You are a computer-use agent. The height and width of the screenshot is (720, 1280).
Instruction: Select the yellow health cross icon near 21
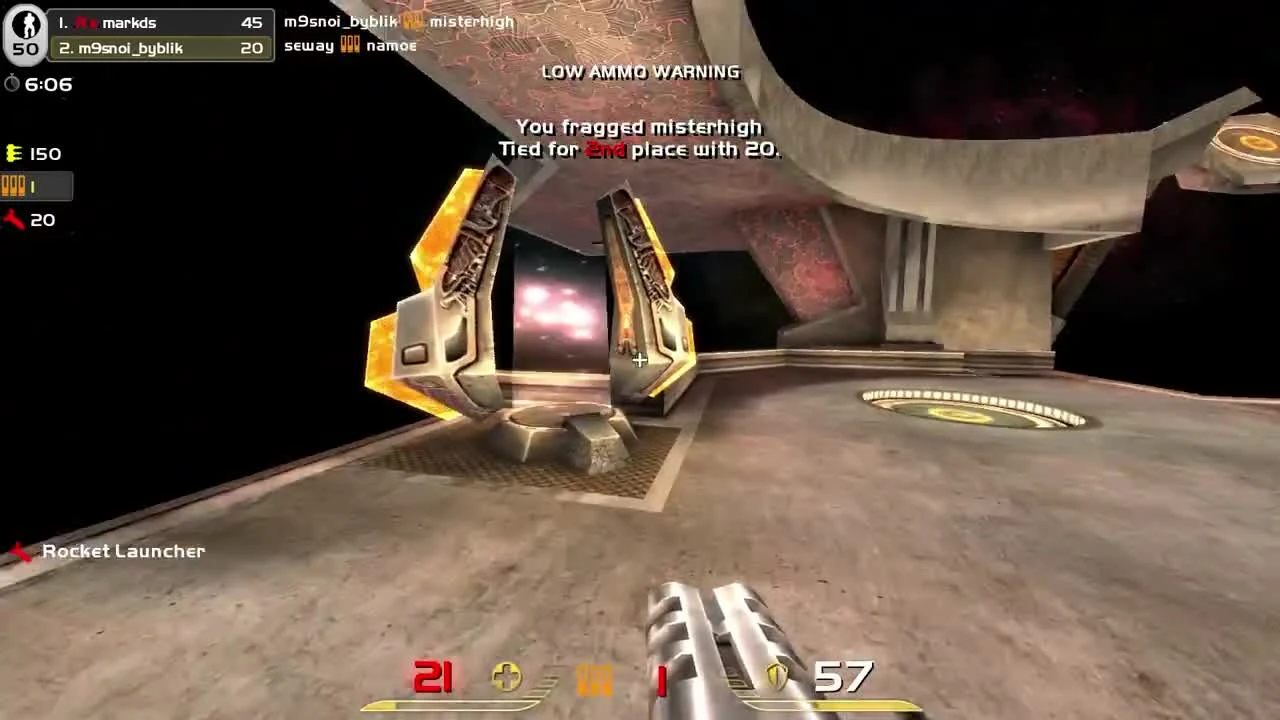pyautogui.click(x=506, y=677)
